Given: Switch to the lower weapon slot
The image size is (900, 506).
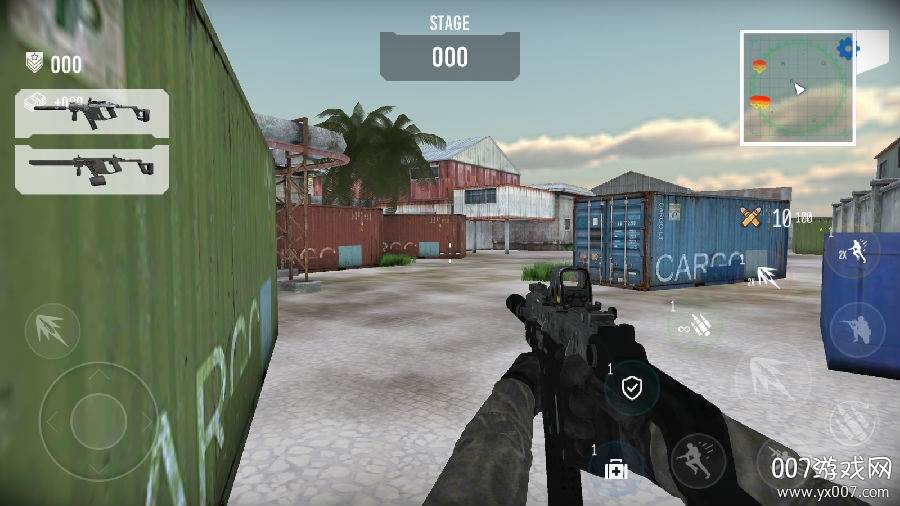Looking at the screenshot, I should click(x=92, y=167).
